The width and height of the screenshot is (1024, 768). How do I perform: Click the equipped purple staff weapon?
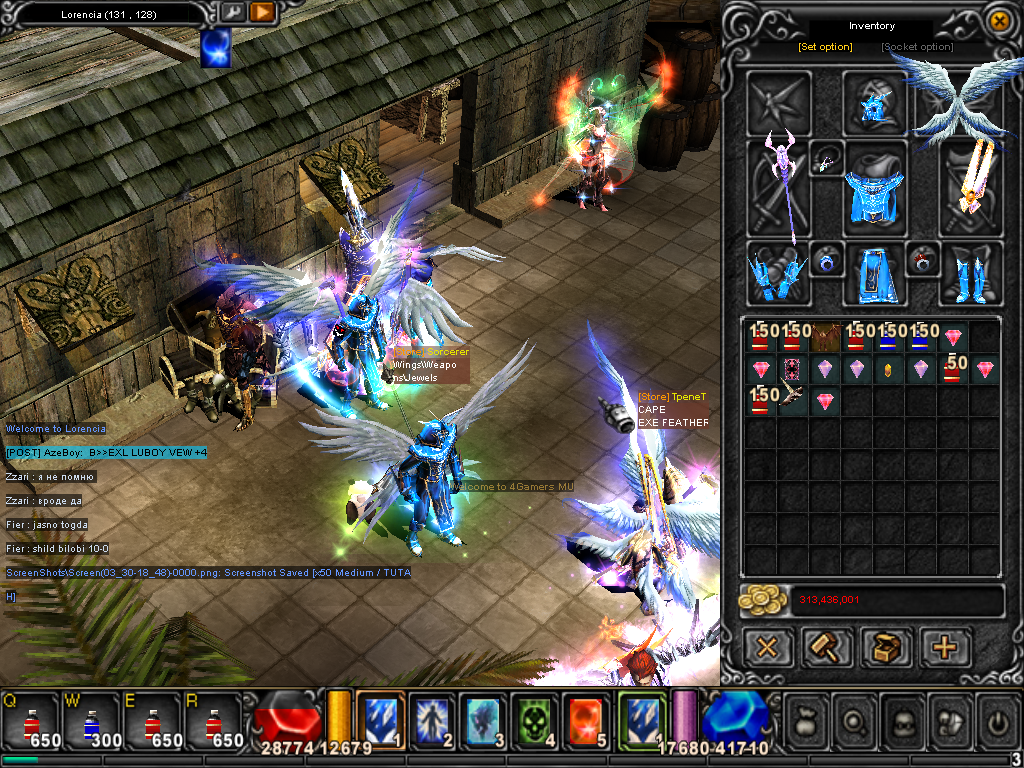click(x=779, y=190)
